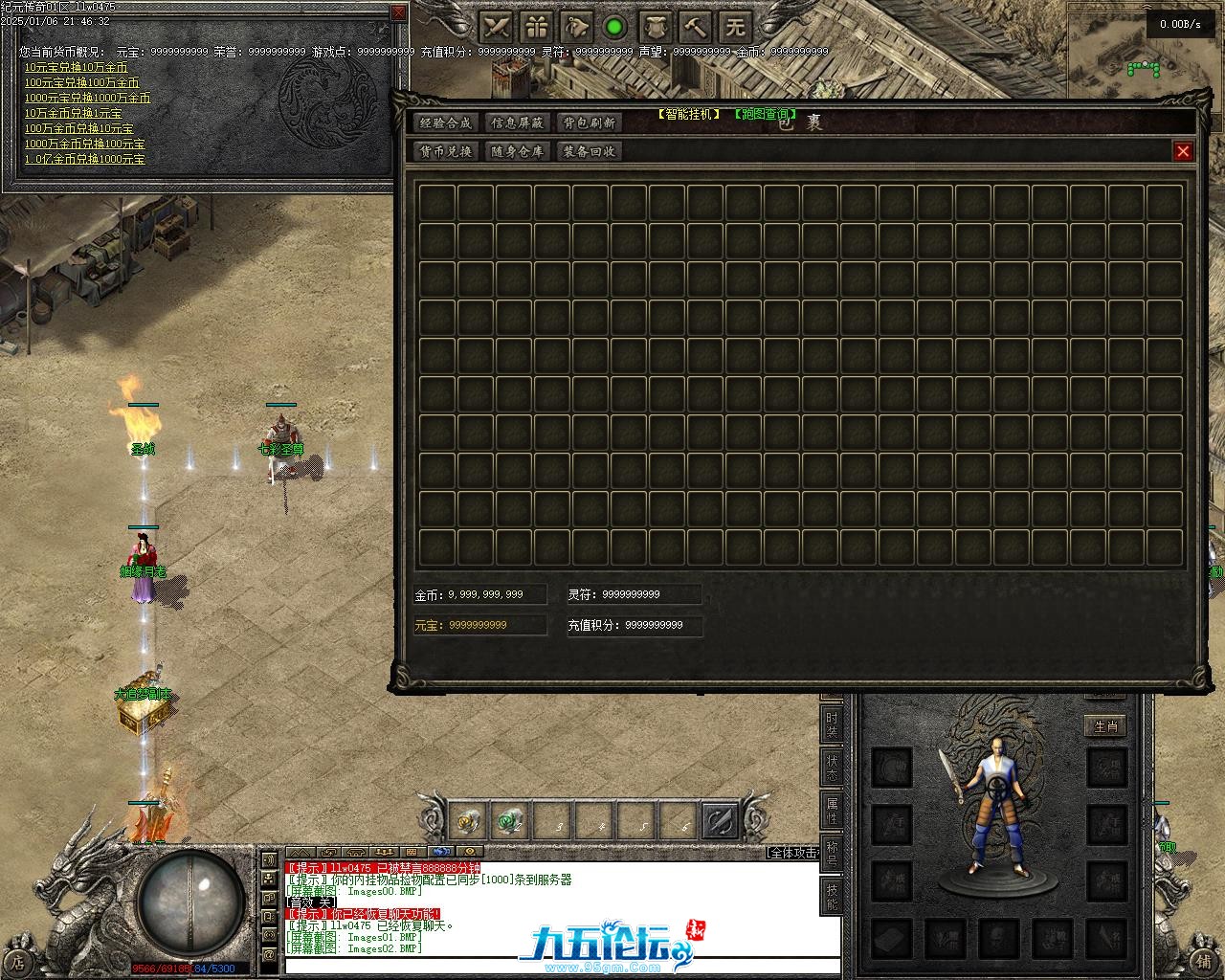
Task: Open the 随身仓库 portable warehouse
Action: (517, 151)
